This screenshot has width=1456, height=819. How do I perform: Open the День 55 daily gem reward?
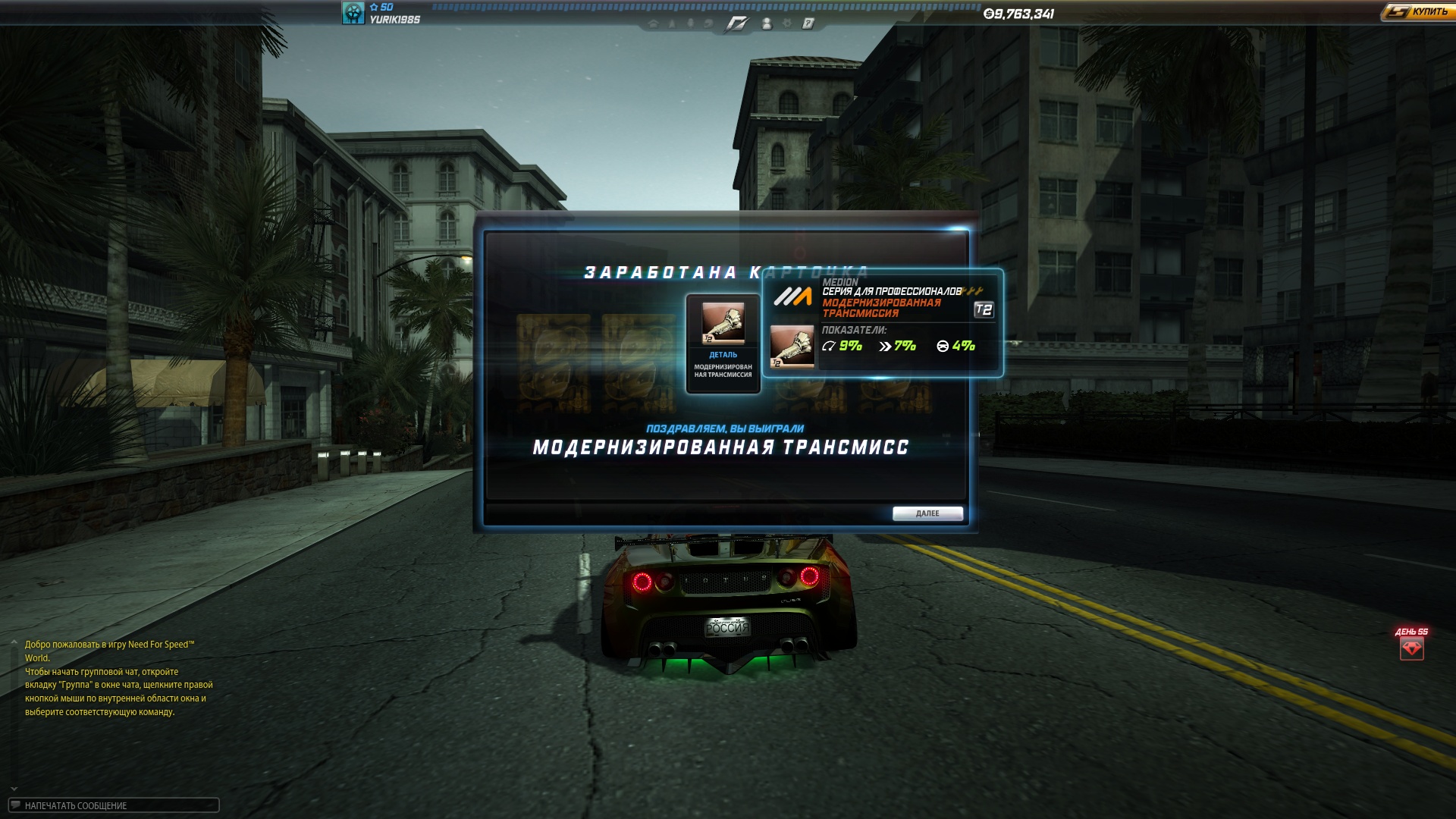(x=1411, y=648)
